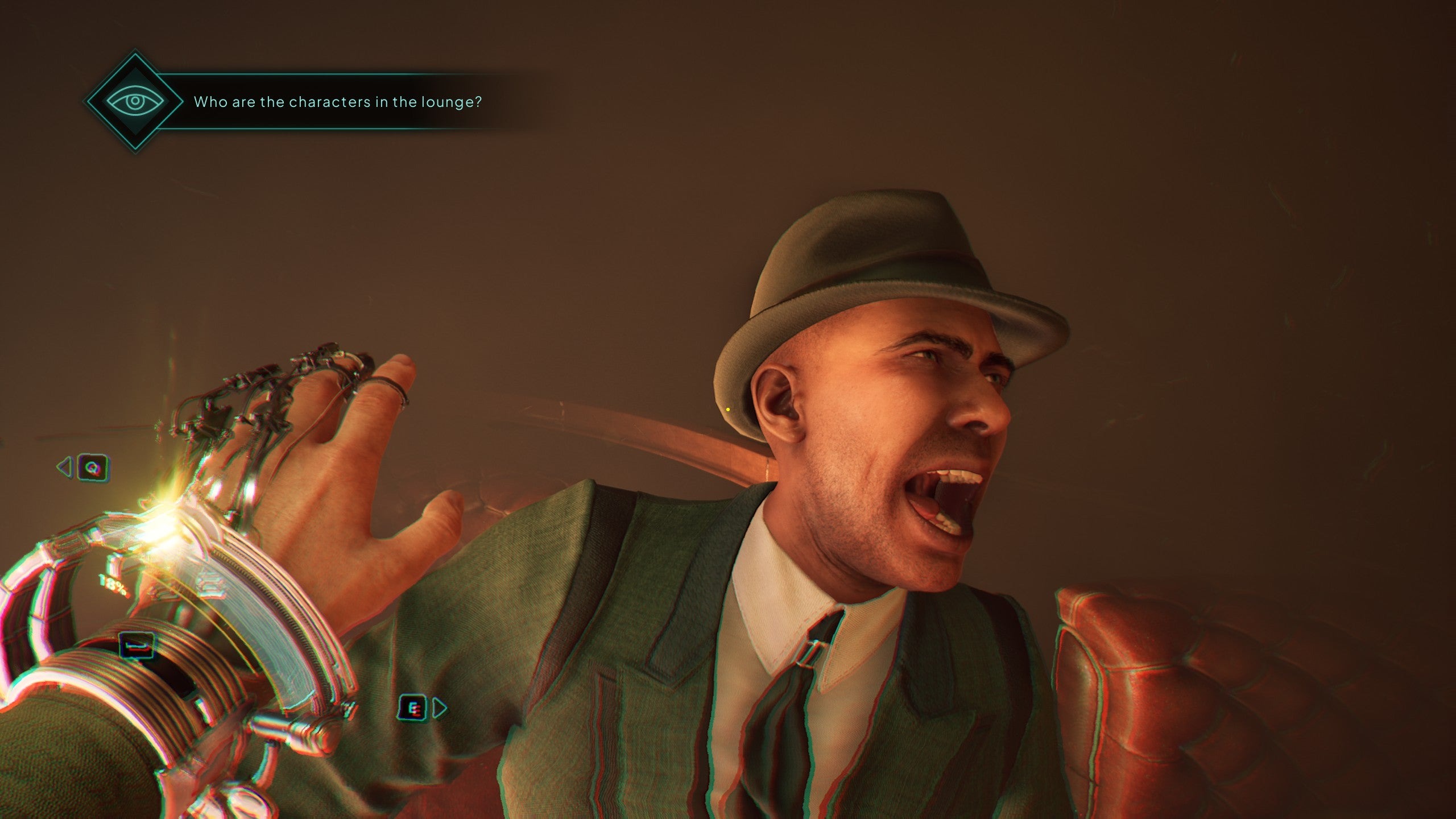
Task: Click the eye icon on the objective tracker
Action: [x=135, y=102]
